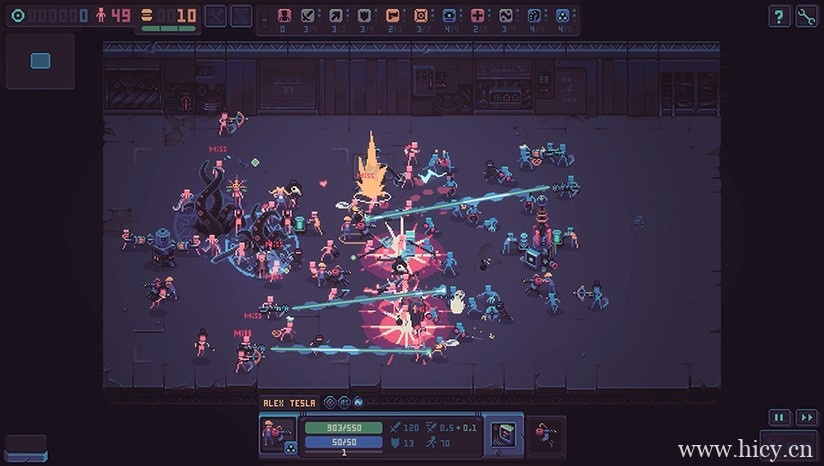Select the hero with hook portrait
824x466 pixels.
(546, 434)
